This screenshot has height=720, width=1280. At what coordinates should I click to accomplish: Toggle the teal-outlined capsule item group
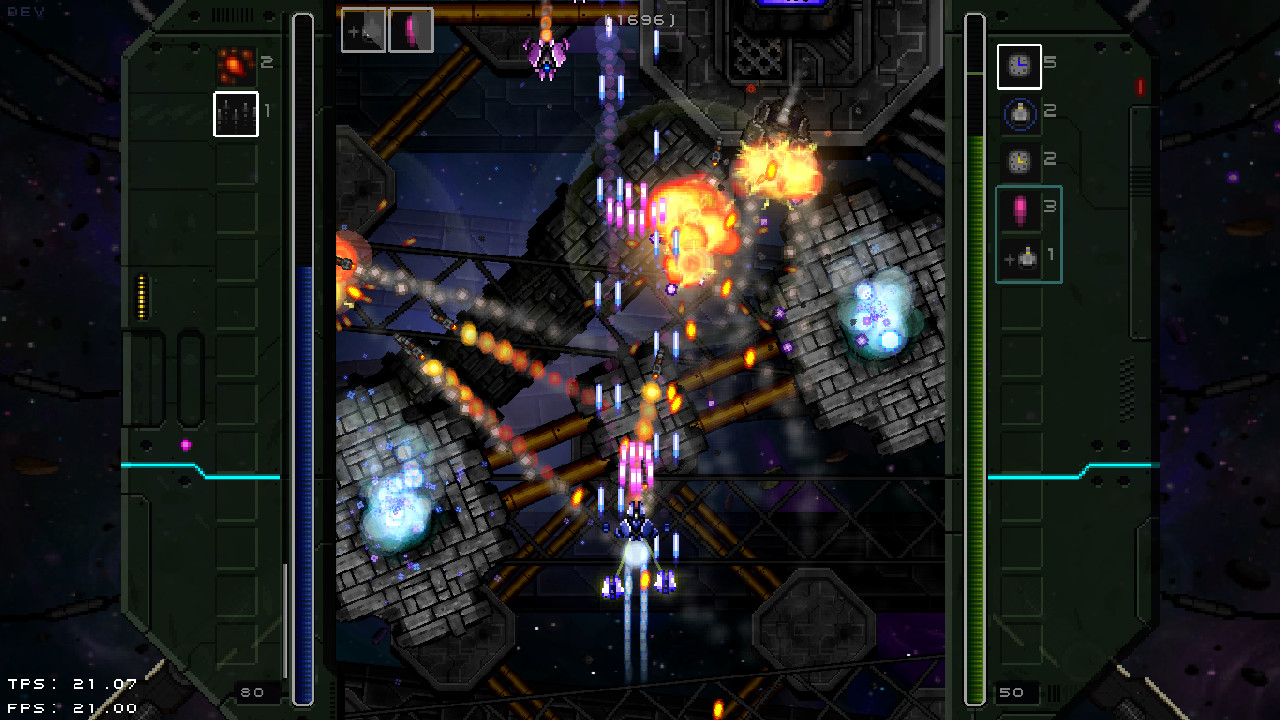1028,232
